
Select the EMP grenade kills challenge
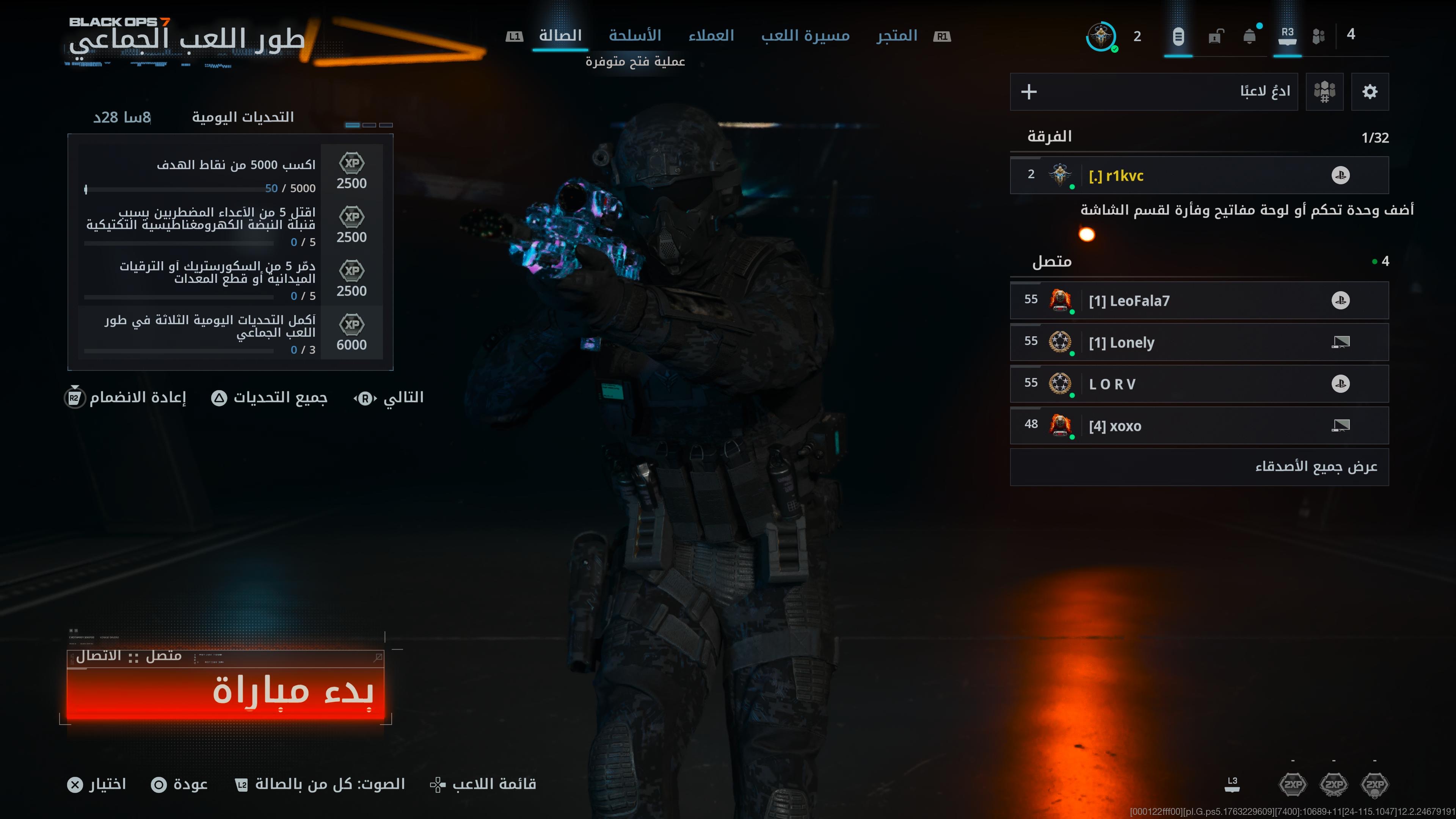pos(230,226)
